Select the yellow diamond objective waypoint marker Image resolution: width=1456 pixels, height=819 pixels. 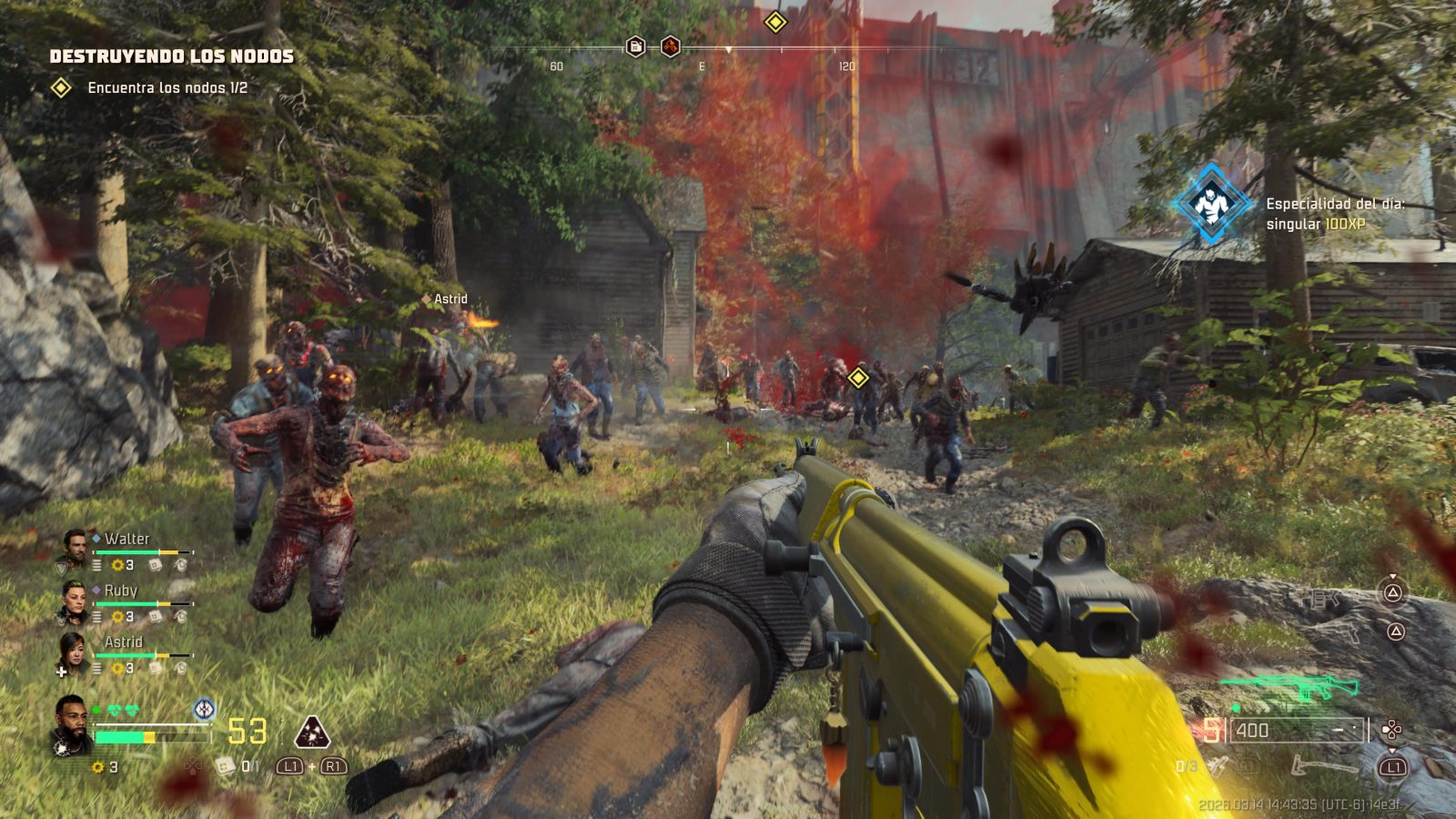pyautogui.click(x=857, y=377)
